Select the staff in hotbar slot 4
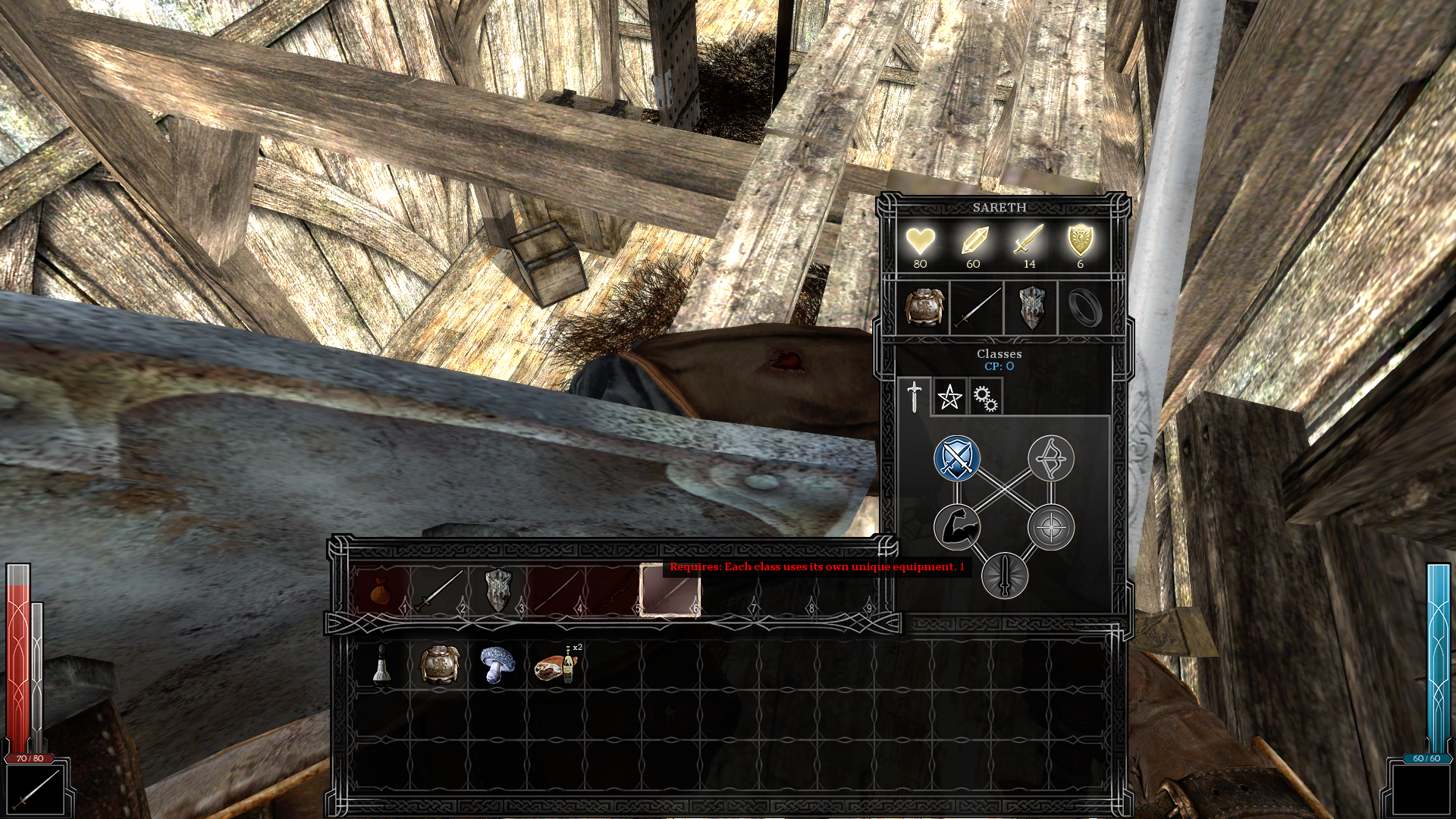 556,591
